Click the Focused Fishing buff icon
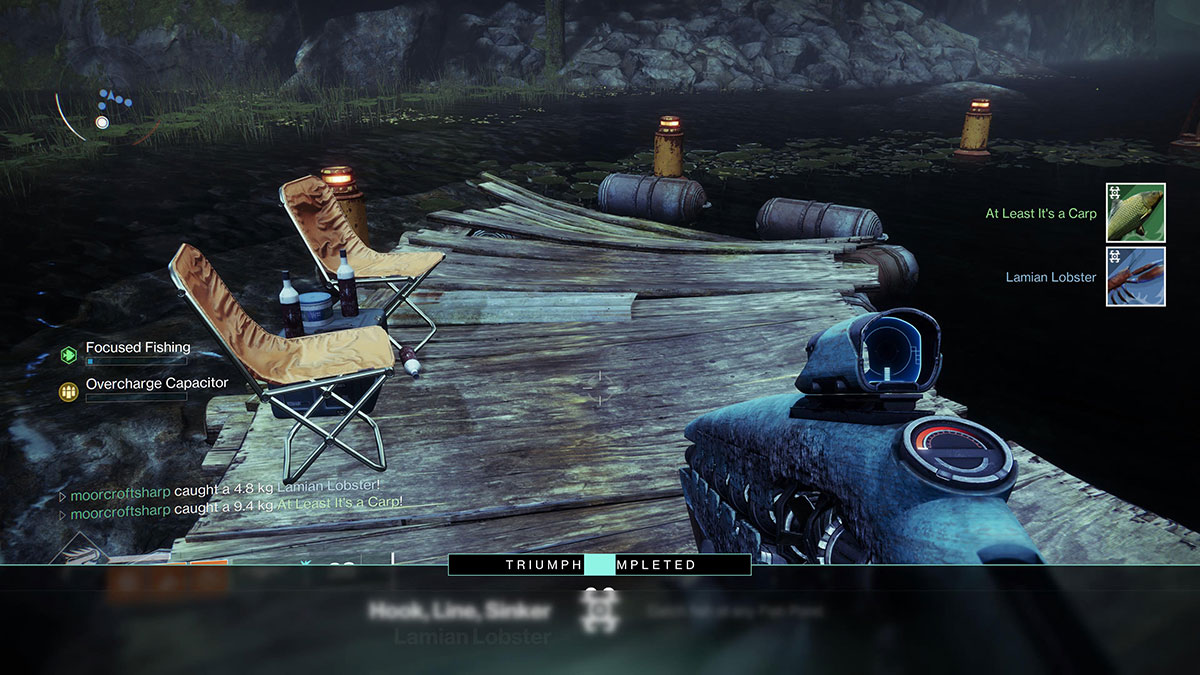Screen dimensions: 1200x675 [x=69, y=354]
